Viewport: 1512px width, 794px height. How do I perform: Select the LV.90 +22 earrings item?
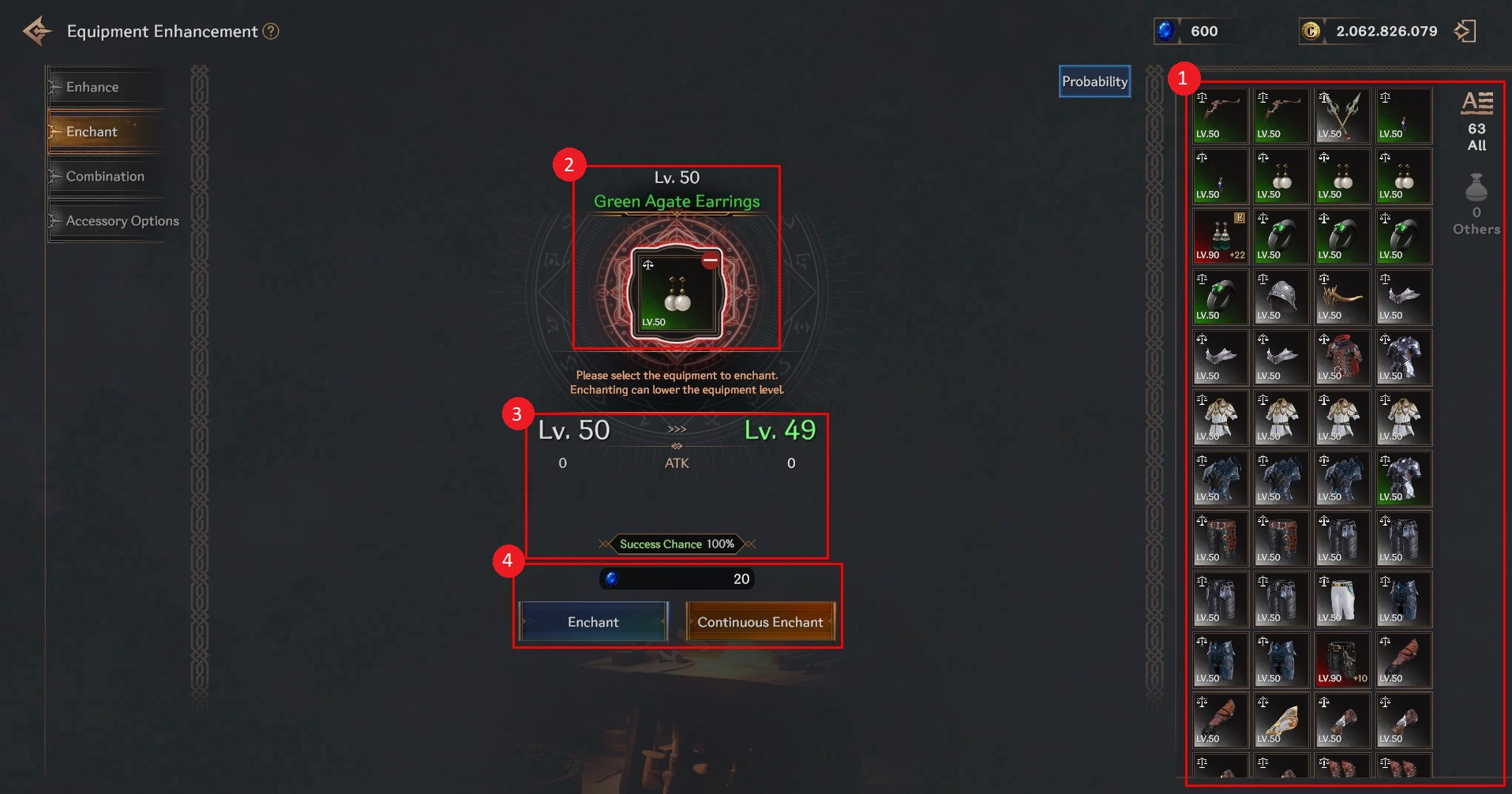1220,236
